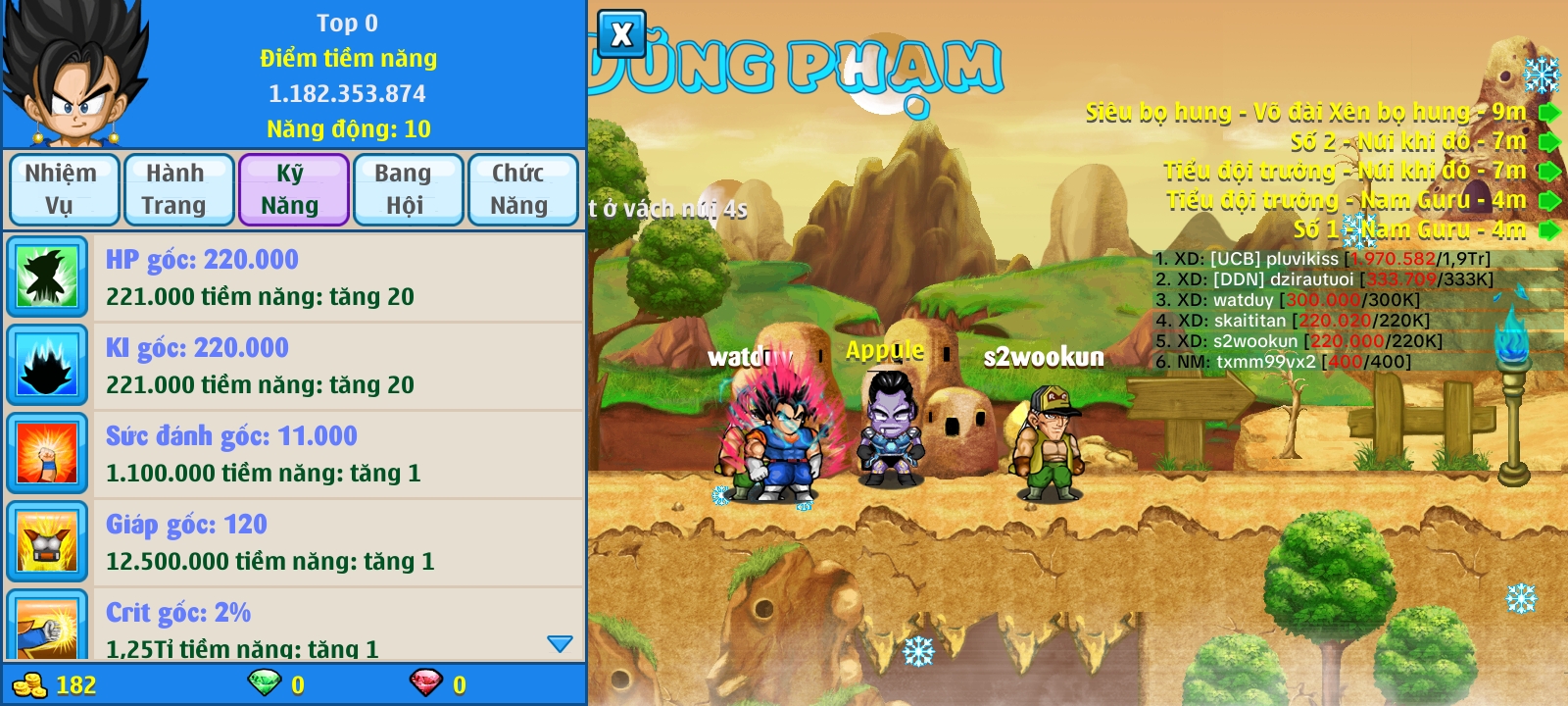Select the Kỹ Năng tab
The height and width of the screenshot is (706, 1568).
click(292, 189)
